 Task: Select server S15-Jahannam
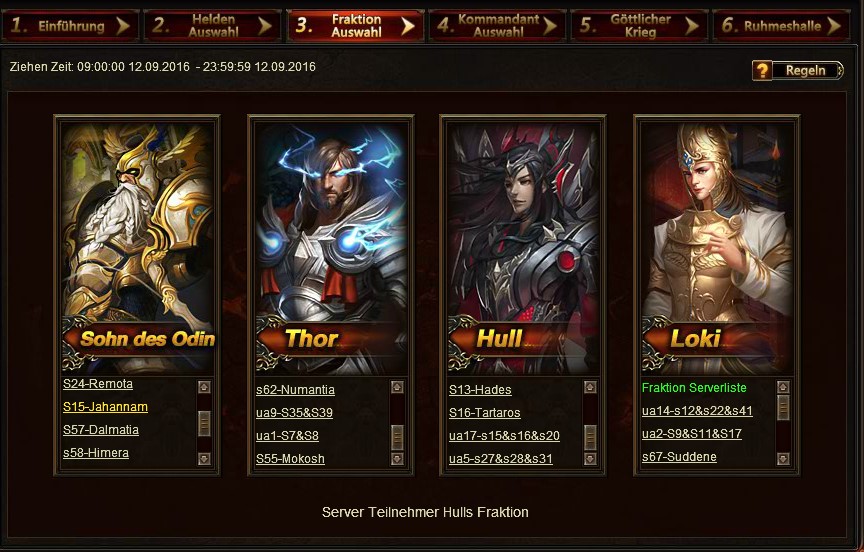tap(105, 407)
